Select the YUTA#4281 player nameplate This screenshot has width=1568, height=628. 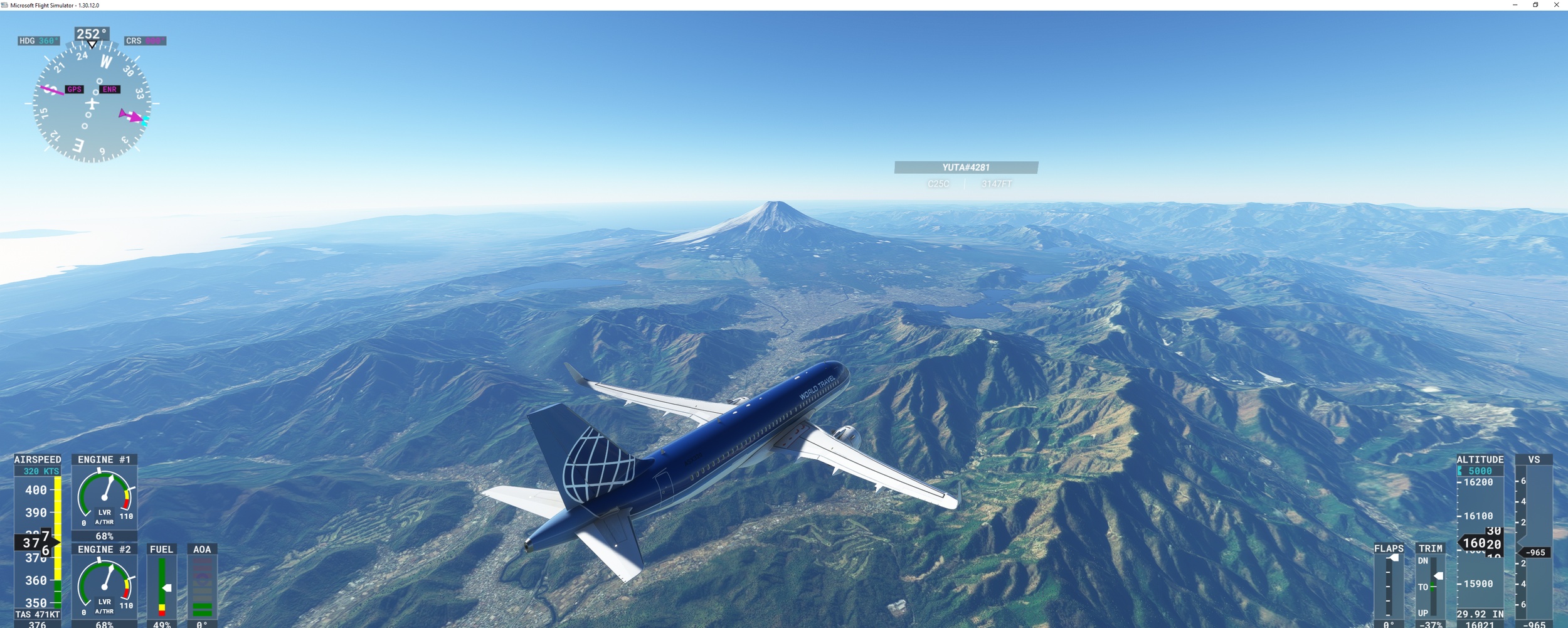966,168
